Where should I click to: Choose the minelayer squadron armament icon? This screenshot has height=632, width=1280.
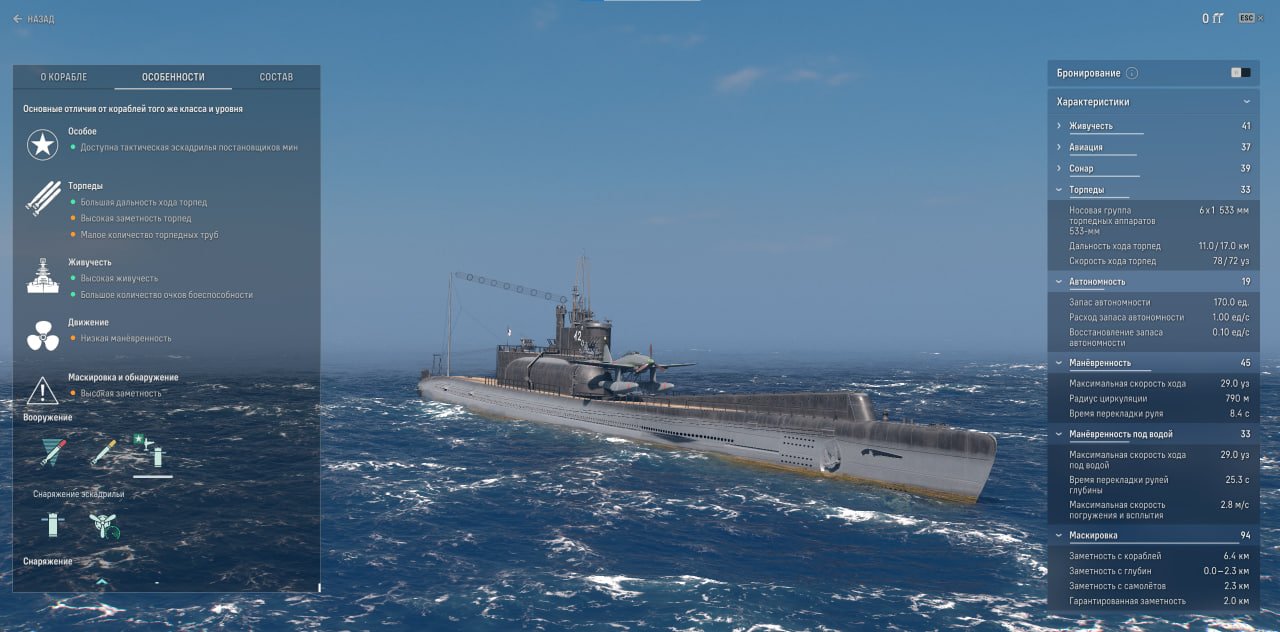point(152,455)
